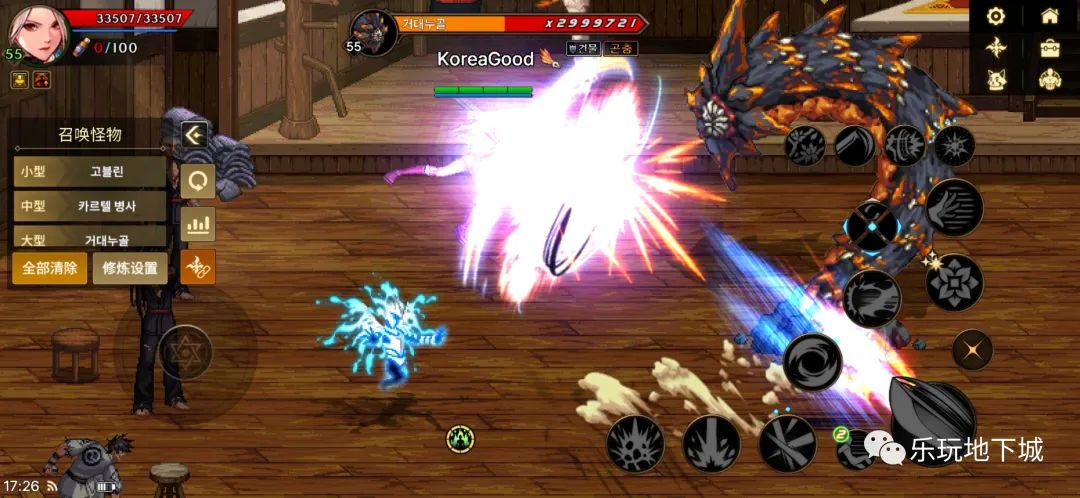Clear all monsters with 全部清除
This screenshot has height=498, width=1080.
click(49, 269)
